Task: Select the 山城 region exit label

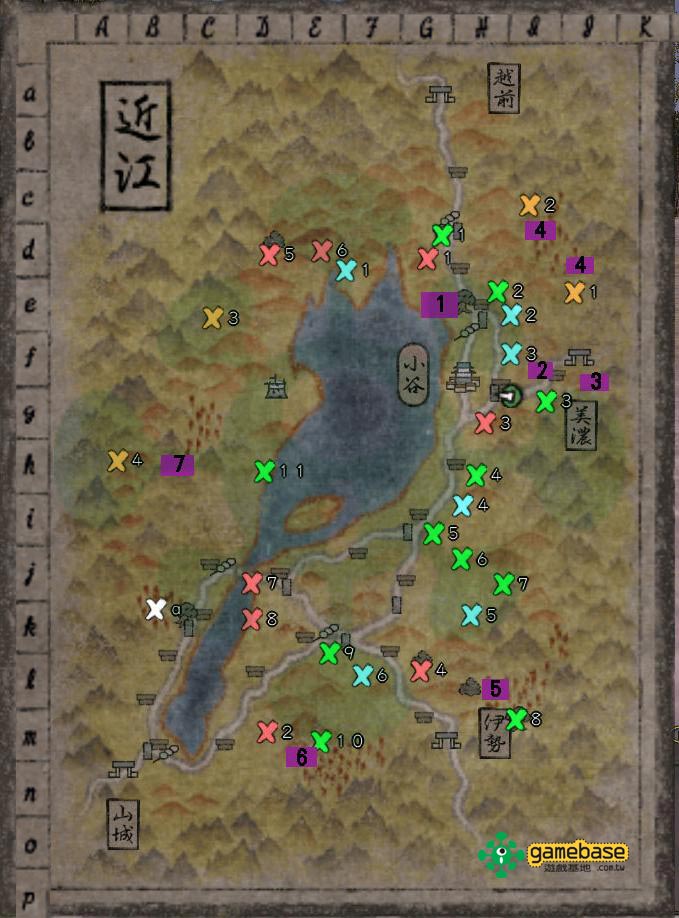Action: click(121, 825)
